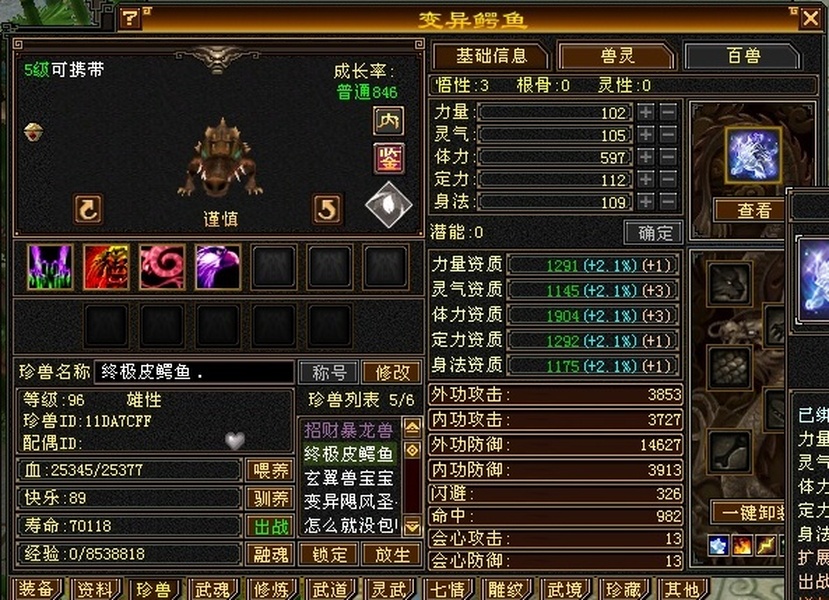Open the 百兽 tab
The width and height of the screenshot is (829, 600).
744,56
